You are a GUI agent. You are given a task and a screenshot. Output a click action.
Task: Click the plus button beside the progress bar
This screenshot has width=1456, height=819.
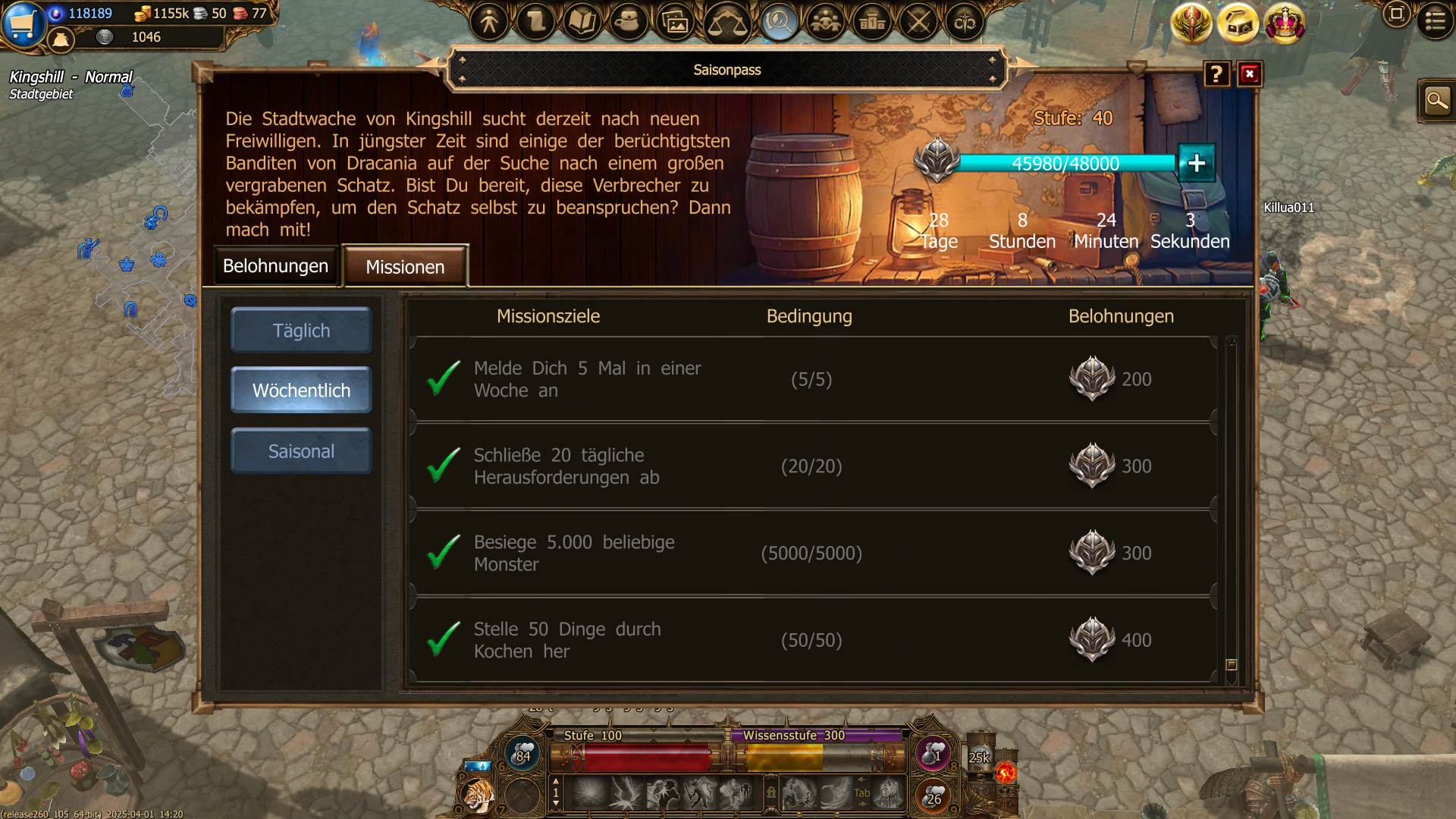[x=1197, y=163]
